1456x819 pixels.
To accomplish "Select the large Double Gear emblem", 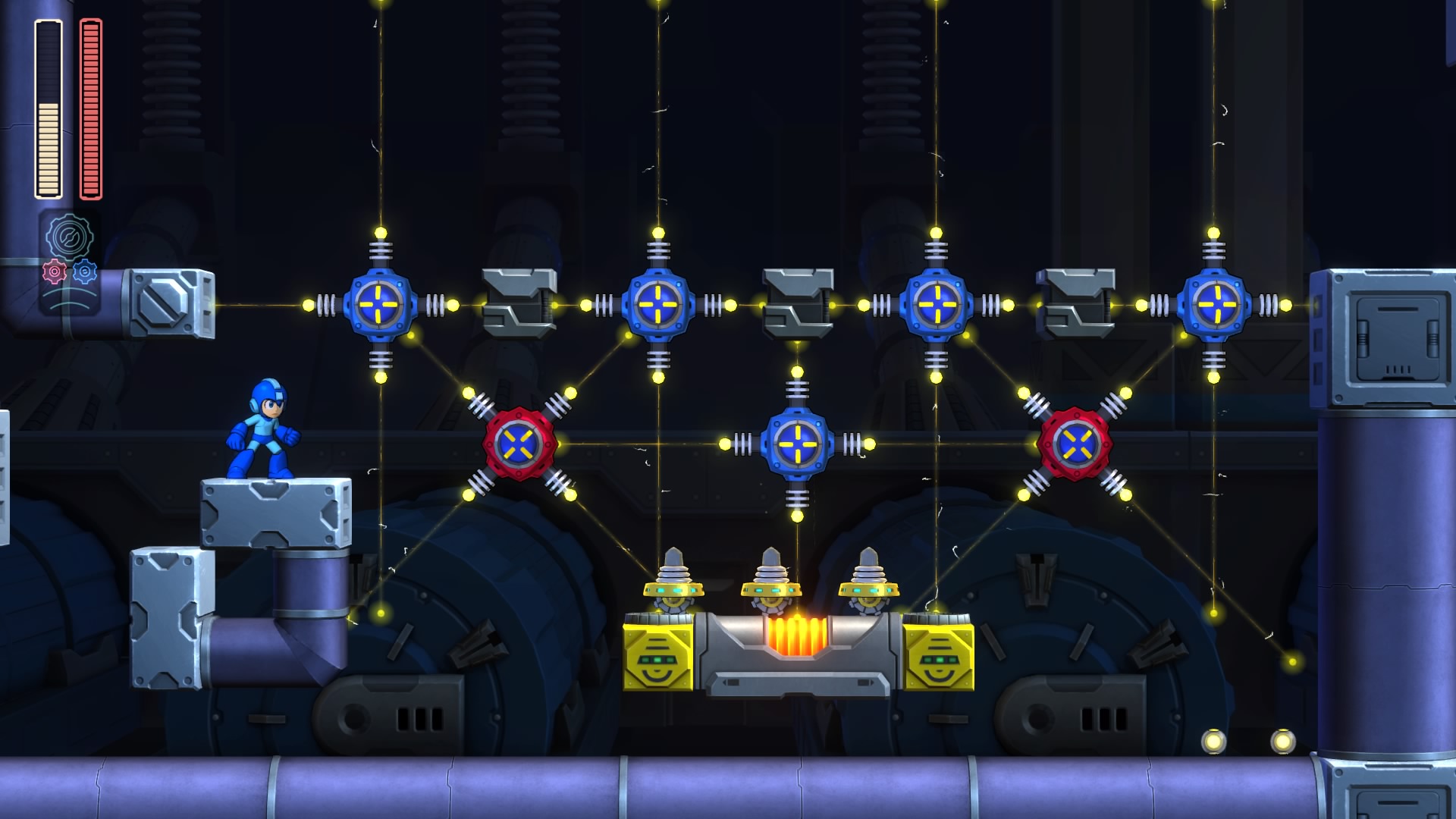I will (x=70, y=237).
